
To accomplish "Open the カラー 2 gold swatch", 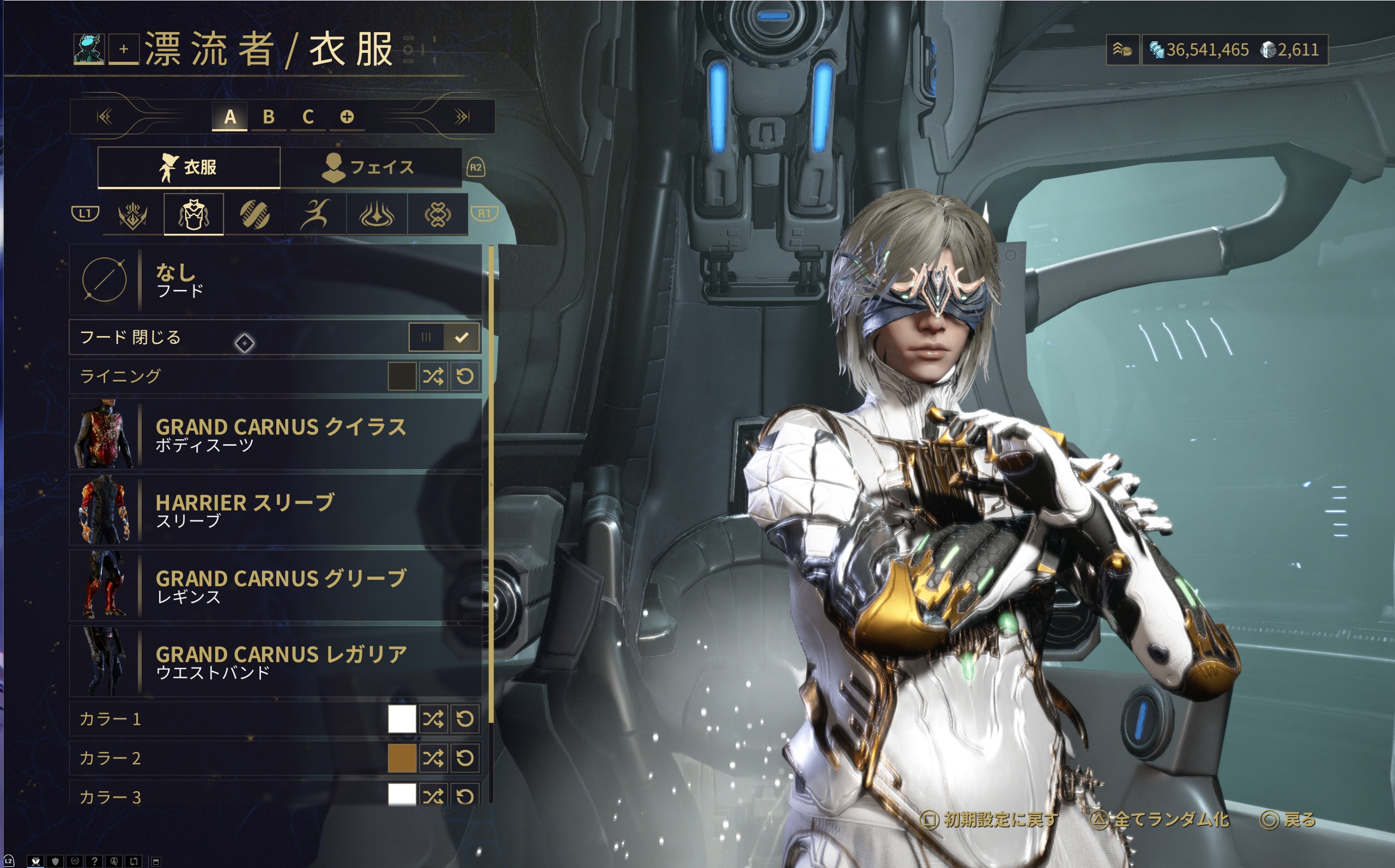I will click(x=402, y=758).
